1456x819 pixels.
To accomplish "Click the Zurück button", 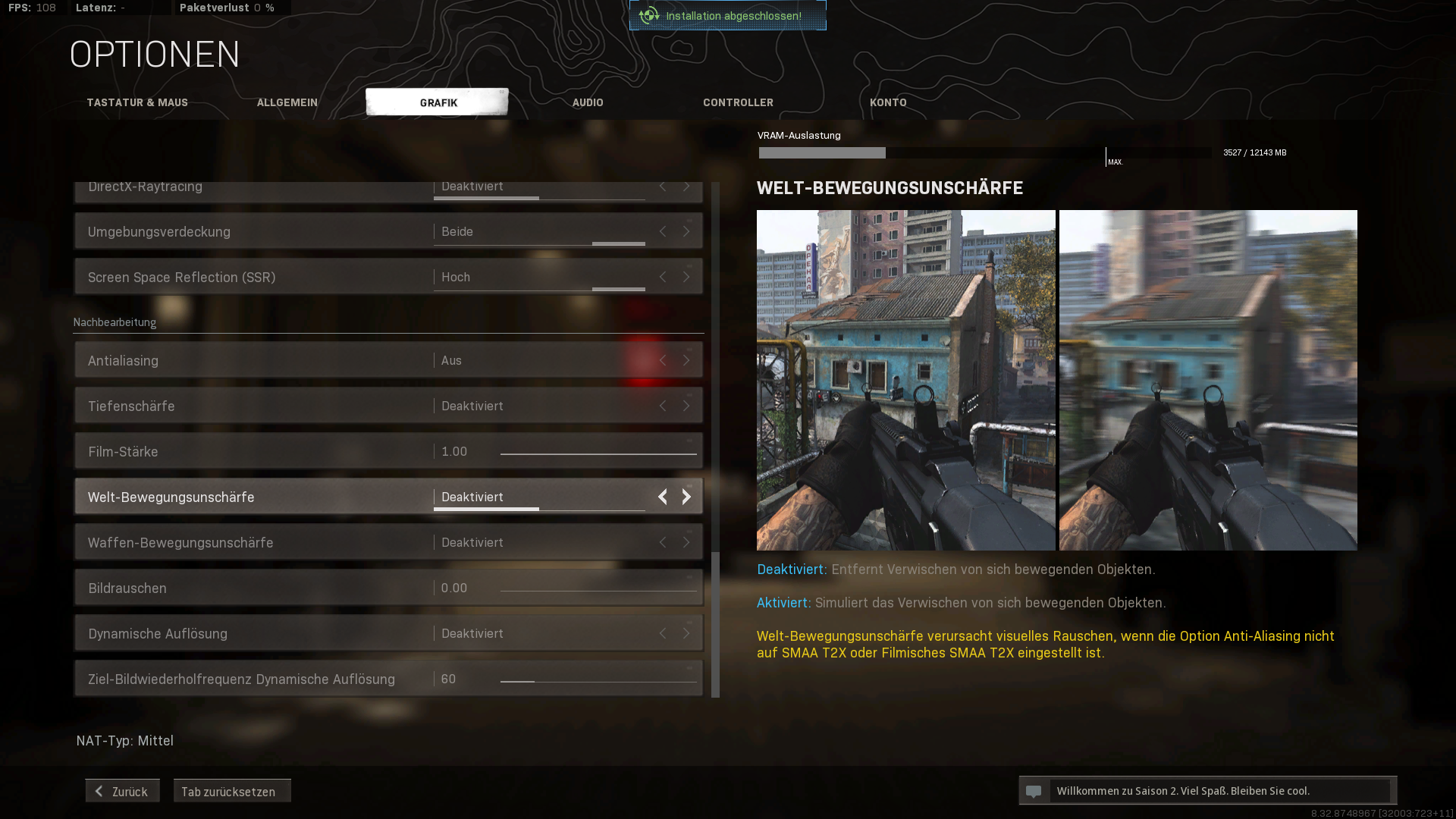I will pyautogui.click(x=121, y=790).
